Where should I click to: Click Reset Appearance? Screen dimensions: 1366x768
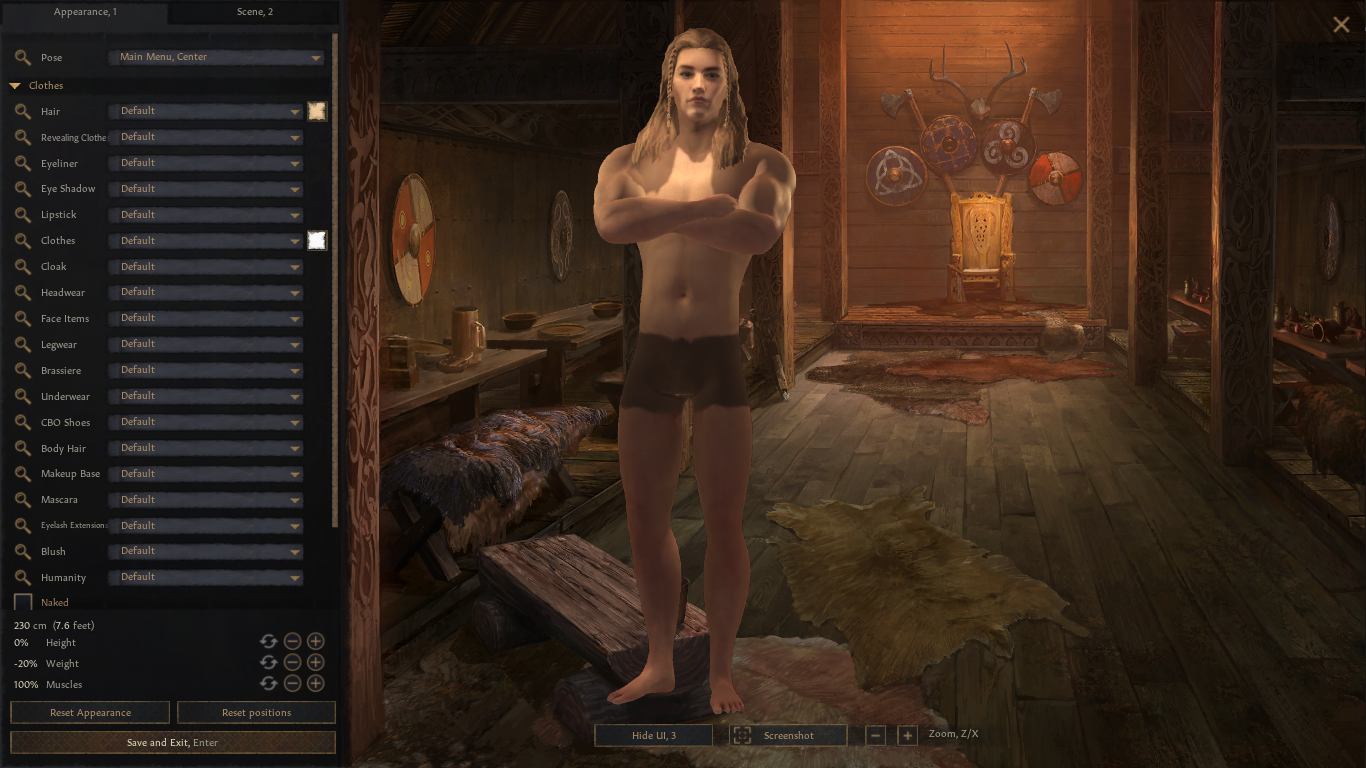(x=90, y=713)
